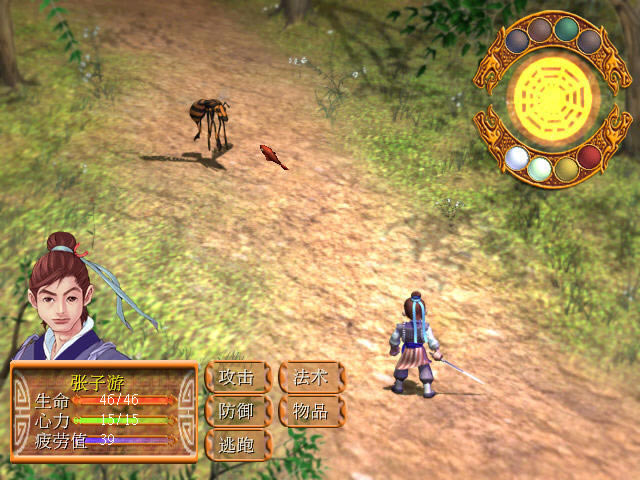Screen dimensions: 640x480
Task: Click the 逃跑 (Flee) button
Action: (x=237, y=444)
